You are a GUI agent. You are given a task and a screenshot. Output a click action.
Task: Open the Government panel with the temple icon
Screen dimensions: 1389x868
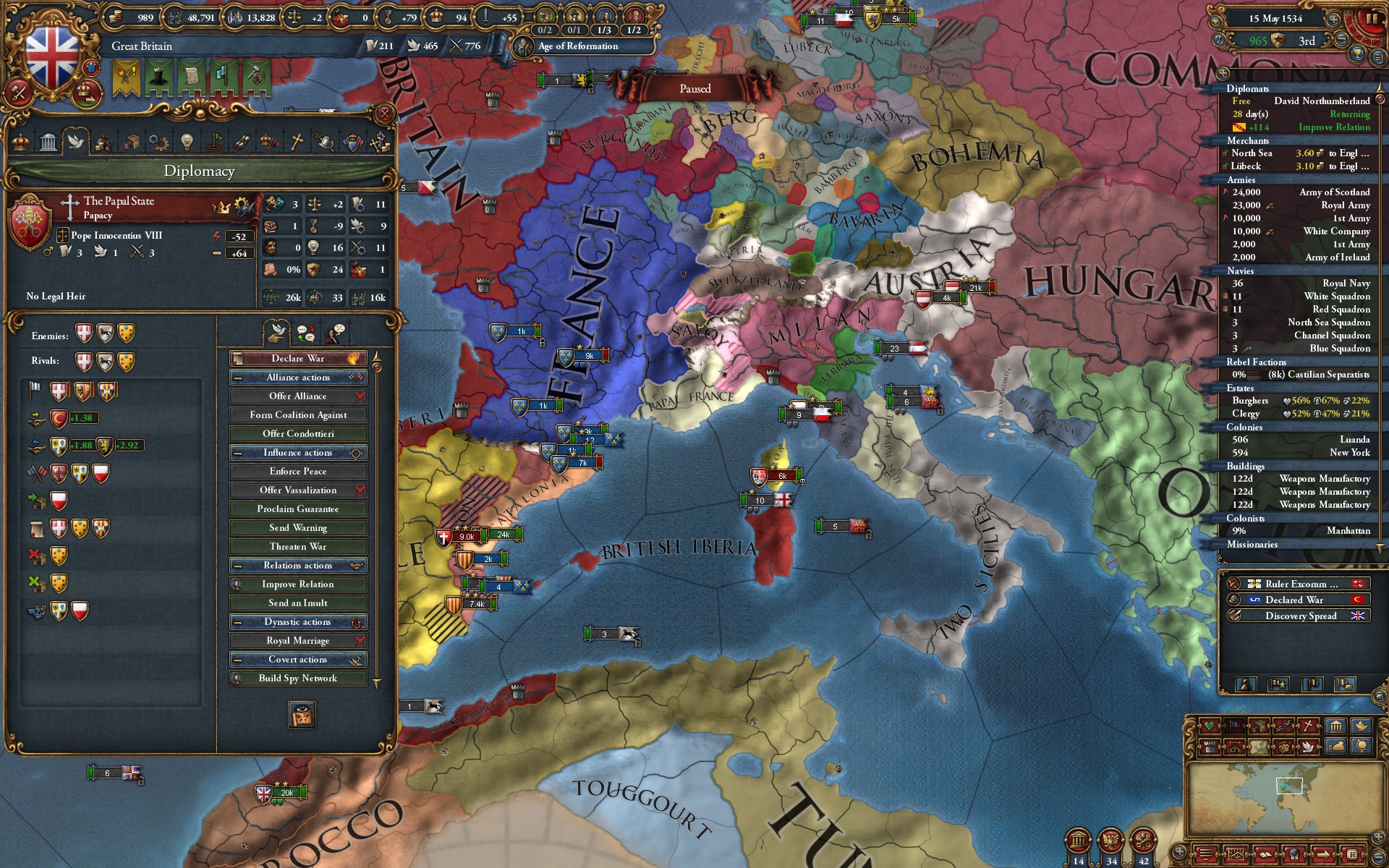point(48,142)
